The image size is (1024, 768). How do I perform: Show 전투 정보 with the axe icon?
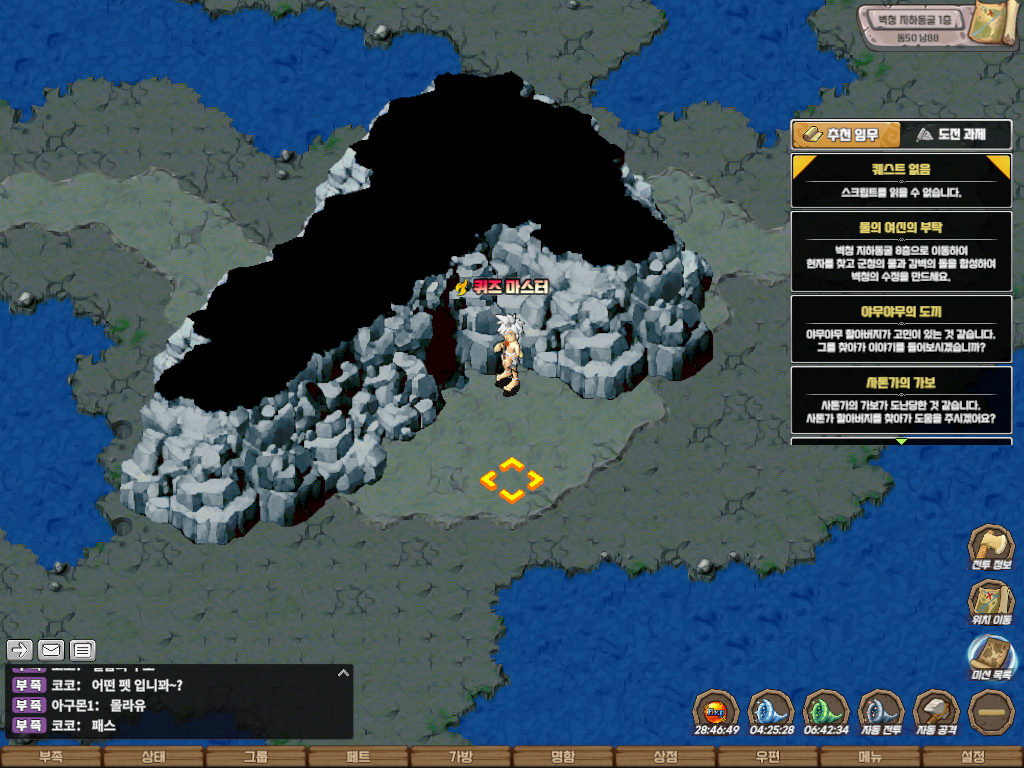pos(990,546)
